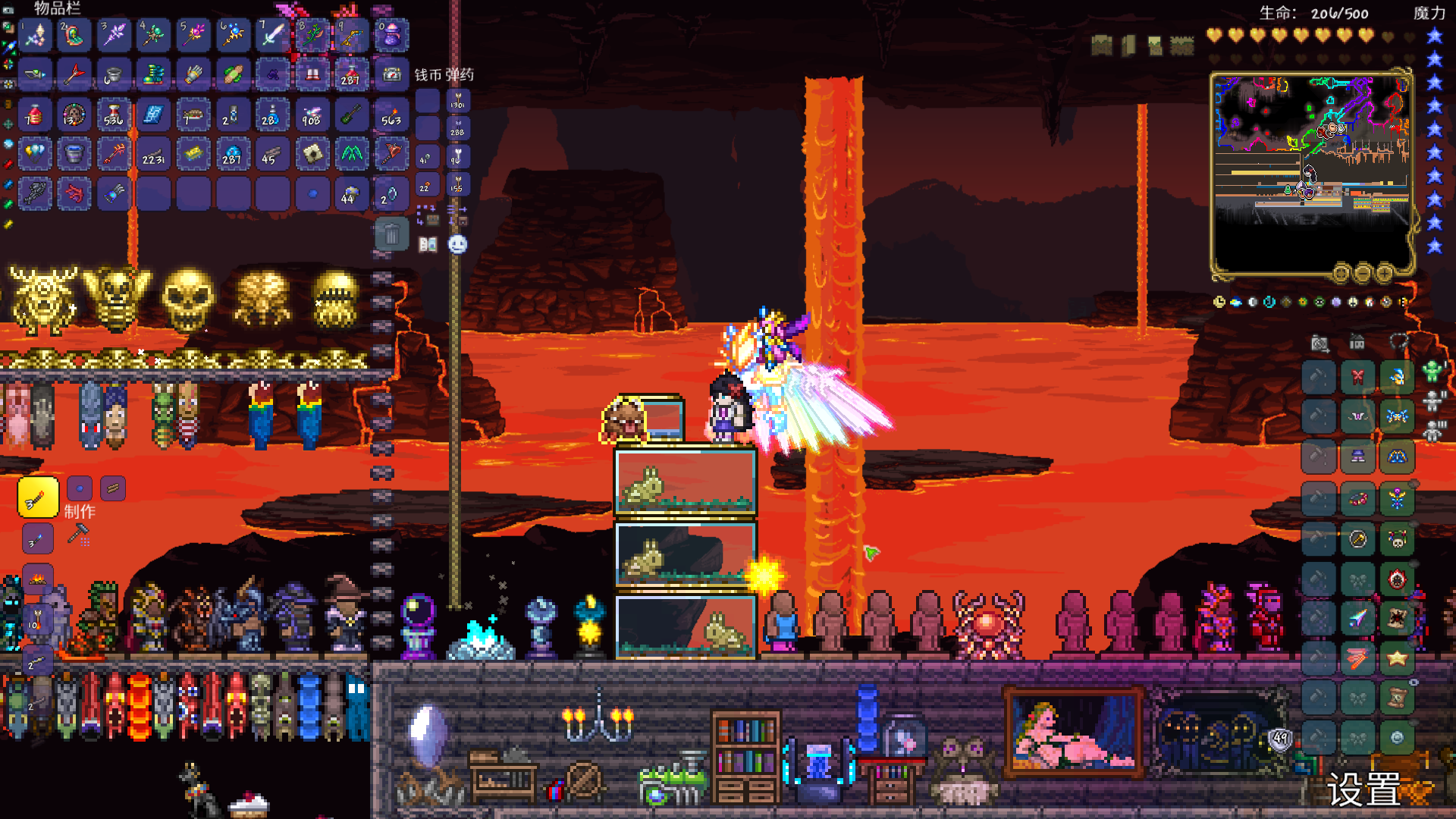Open the 设置 (Settings) menu

click(x=1363, y=790)
